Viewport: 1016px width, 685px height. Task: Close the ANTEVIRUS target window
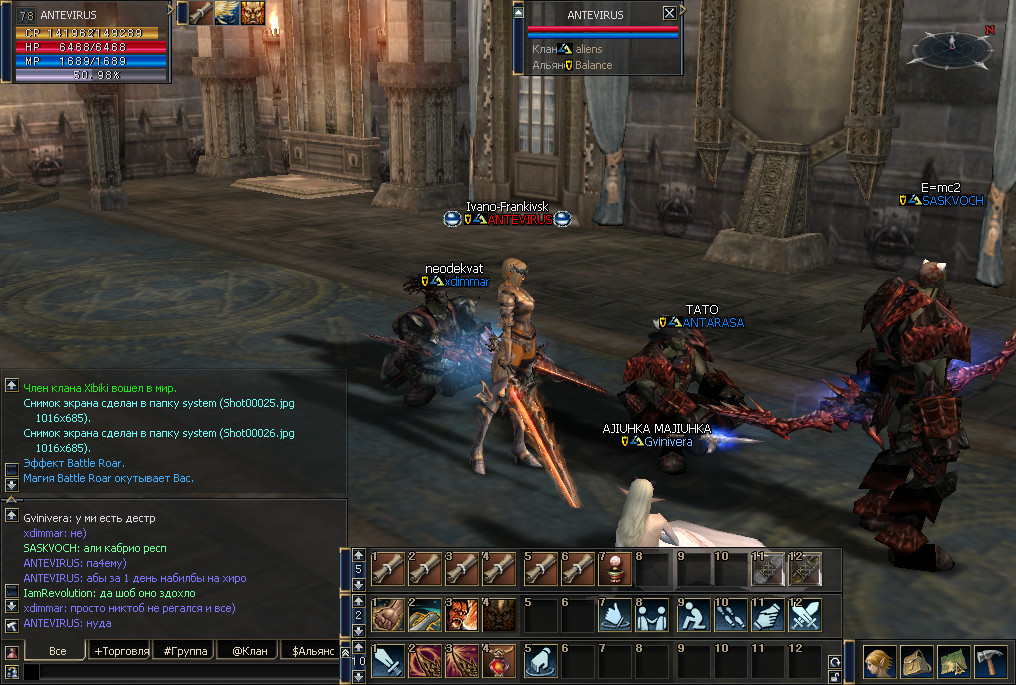pyautogui.click(x=669, y=14)
